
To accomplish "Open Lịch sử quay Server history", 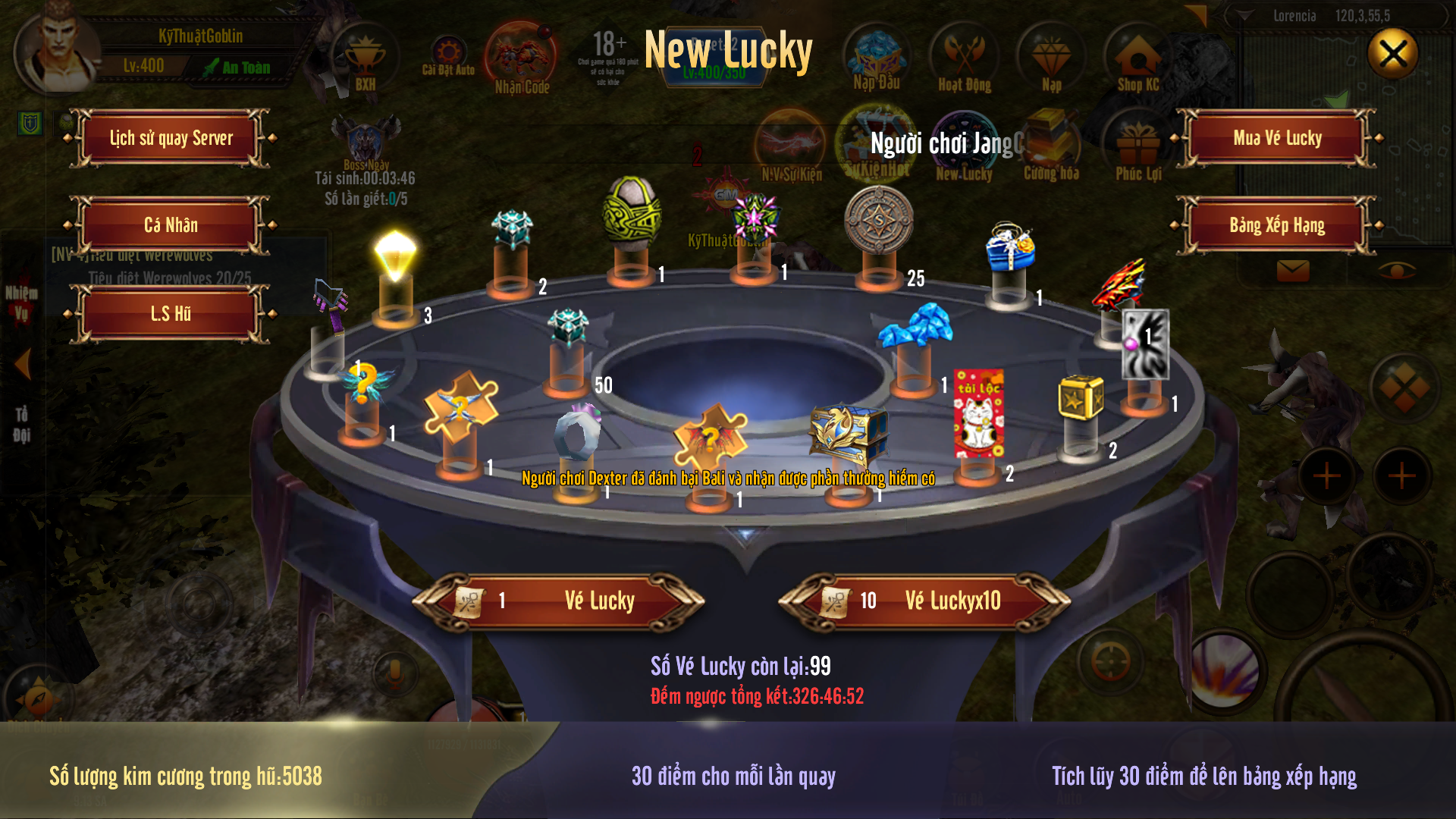I will pyautogui.click(x=171, y=138).
